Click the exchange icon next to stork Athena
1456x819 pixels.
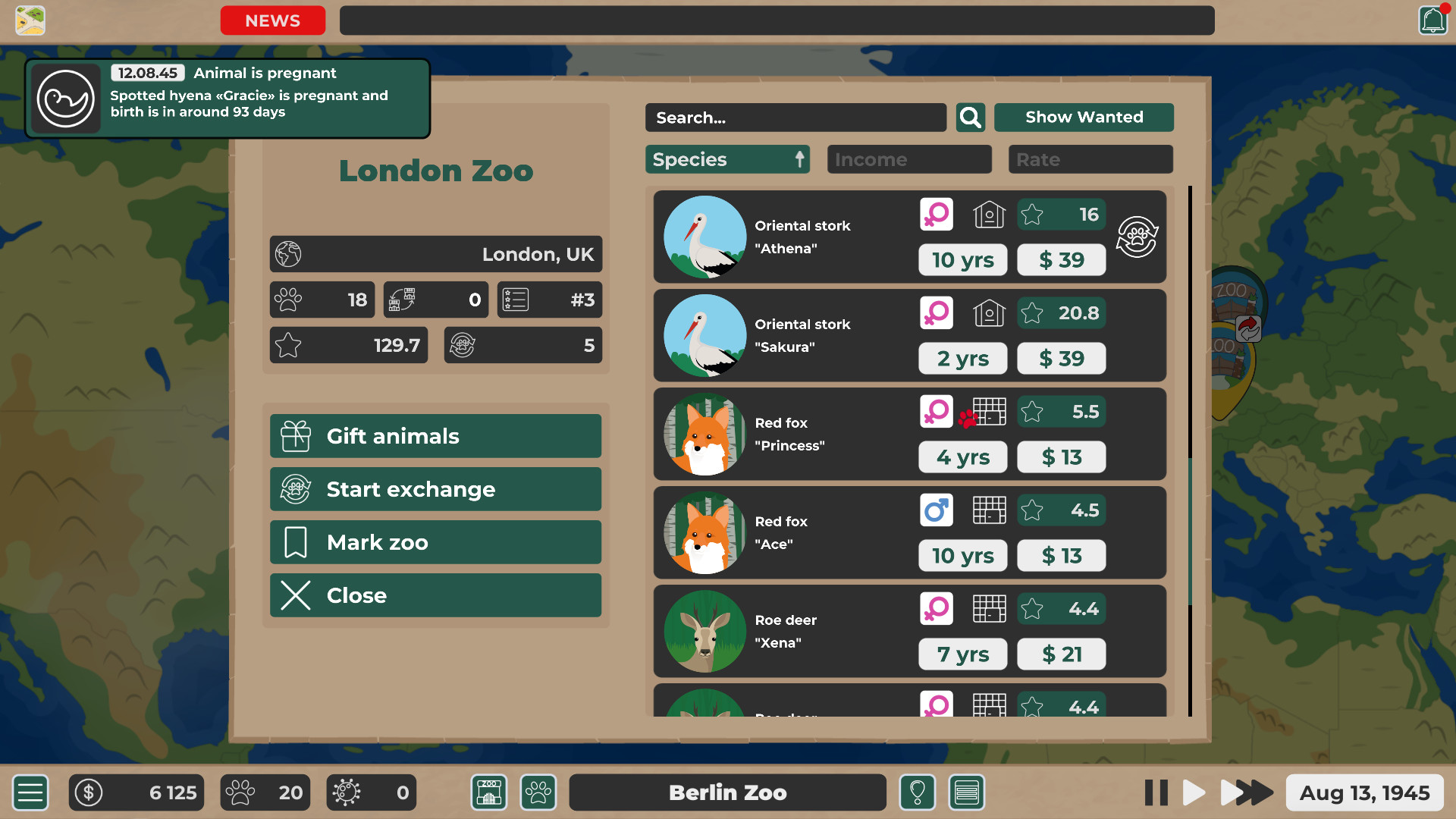tap(1137, 237)
